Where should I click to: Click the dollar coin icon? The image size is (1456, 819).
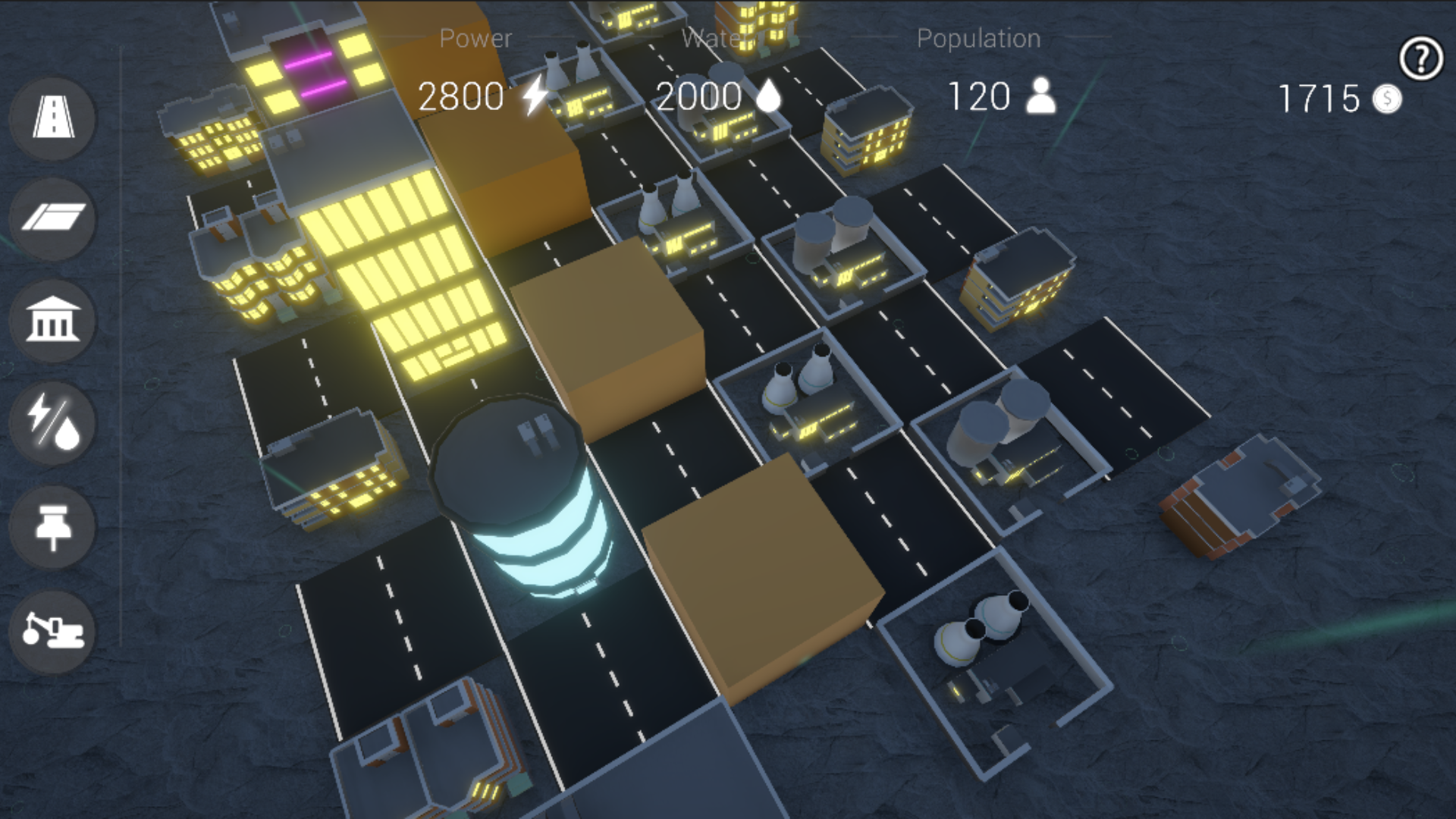(x=1387, y=98)
